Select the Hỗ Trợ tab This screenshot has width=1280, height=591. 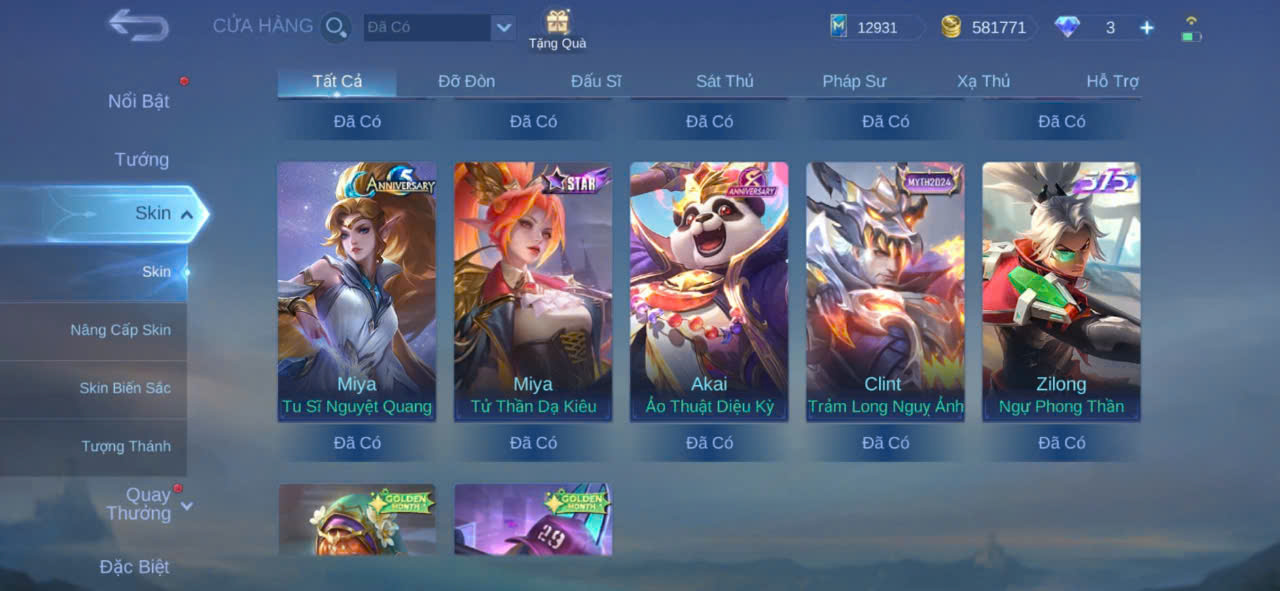pyautogui.click(x=1112, y=81)
